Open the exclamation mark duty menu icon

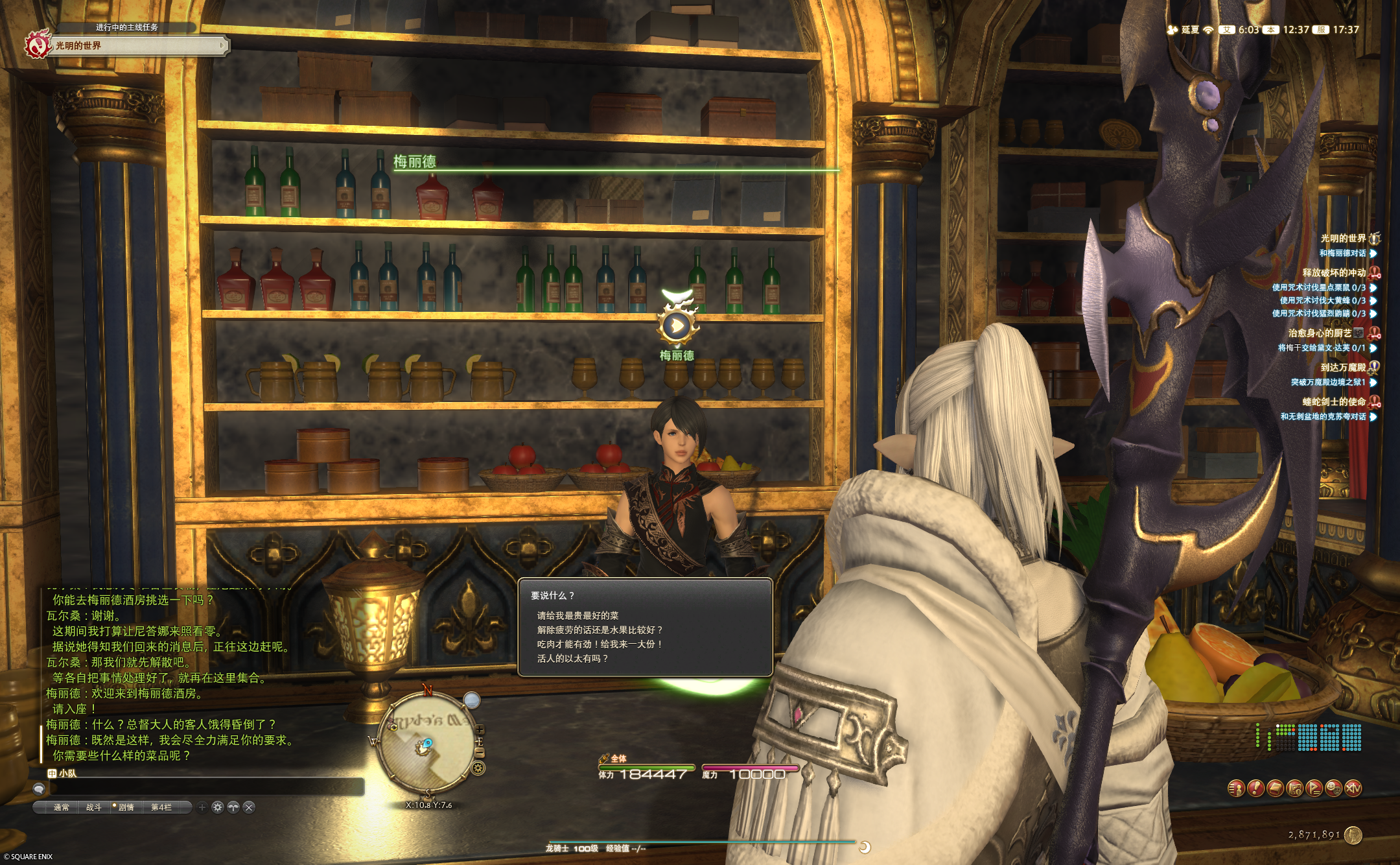[x=1255, y=788]
